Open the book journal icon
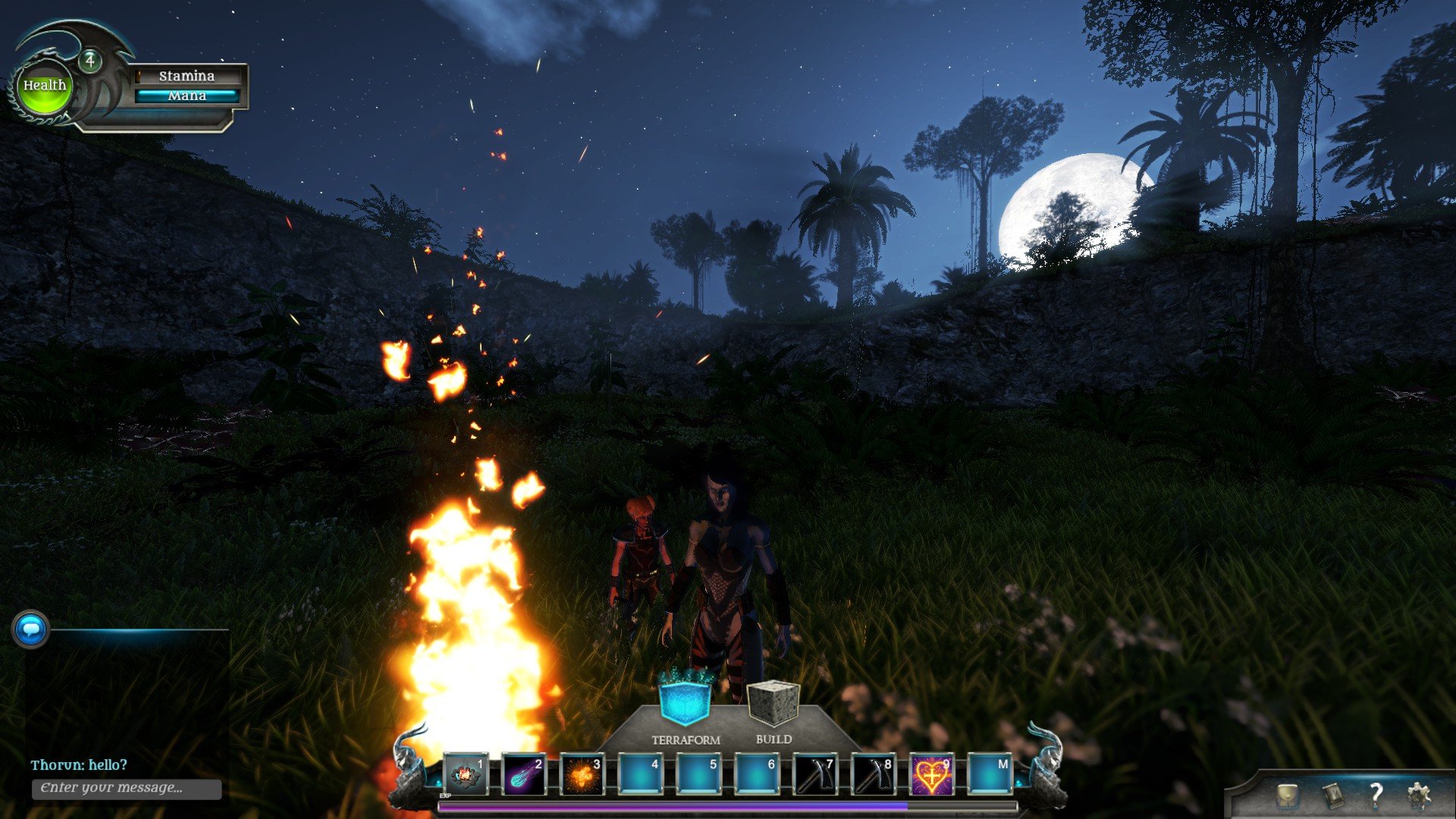1456x819 pixels. (1332, 795)
